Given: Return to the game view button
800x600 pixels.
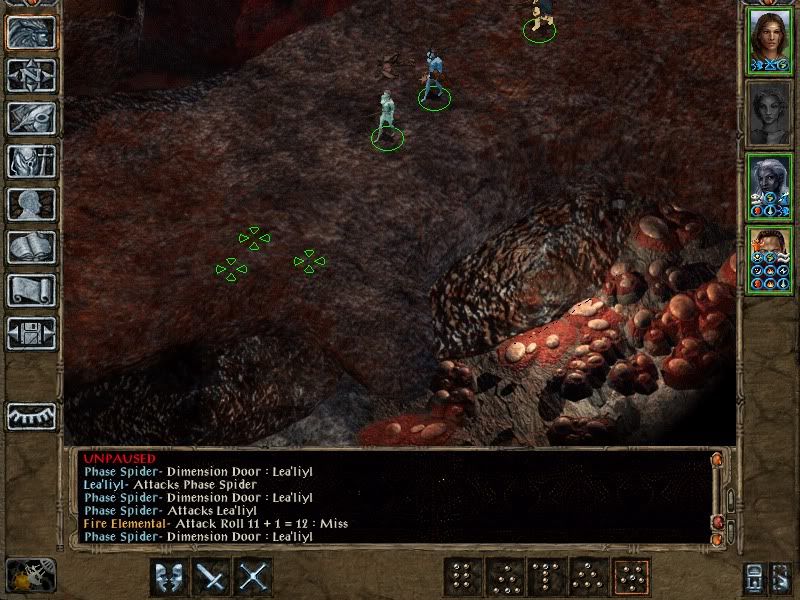Looking at the screenshot, I should [x=31, y=32].
